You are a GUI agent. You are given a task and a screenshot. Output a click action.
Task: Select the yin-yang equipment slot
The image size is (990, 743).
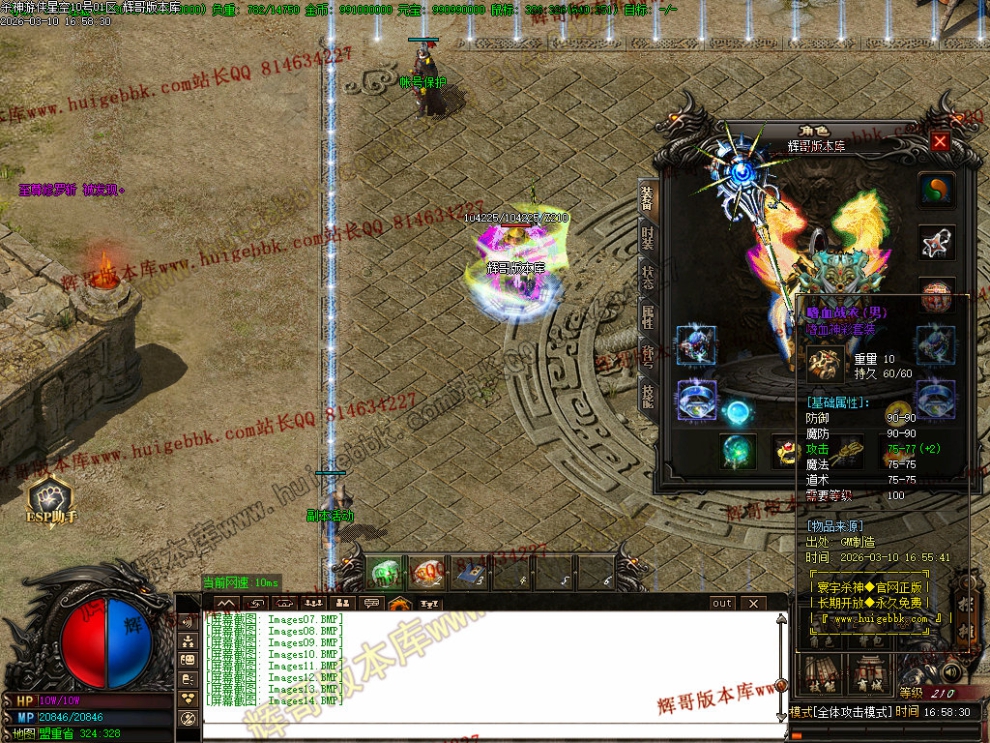click(x=936, y=189)
